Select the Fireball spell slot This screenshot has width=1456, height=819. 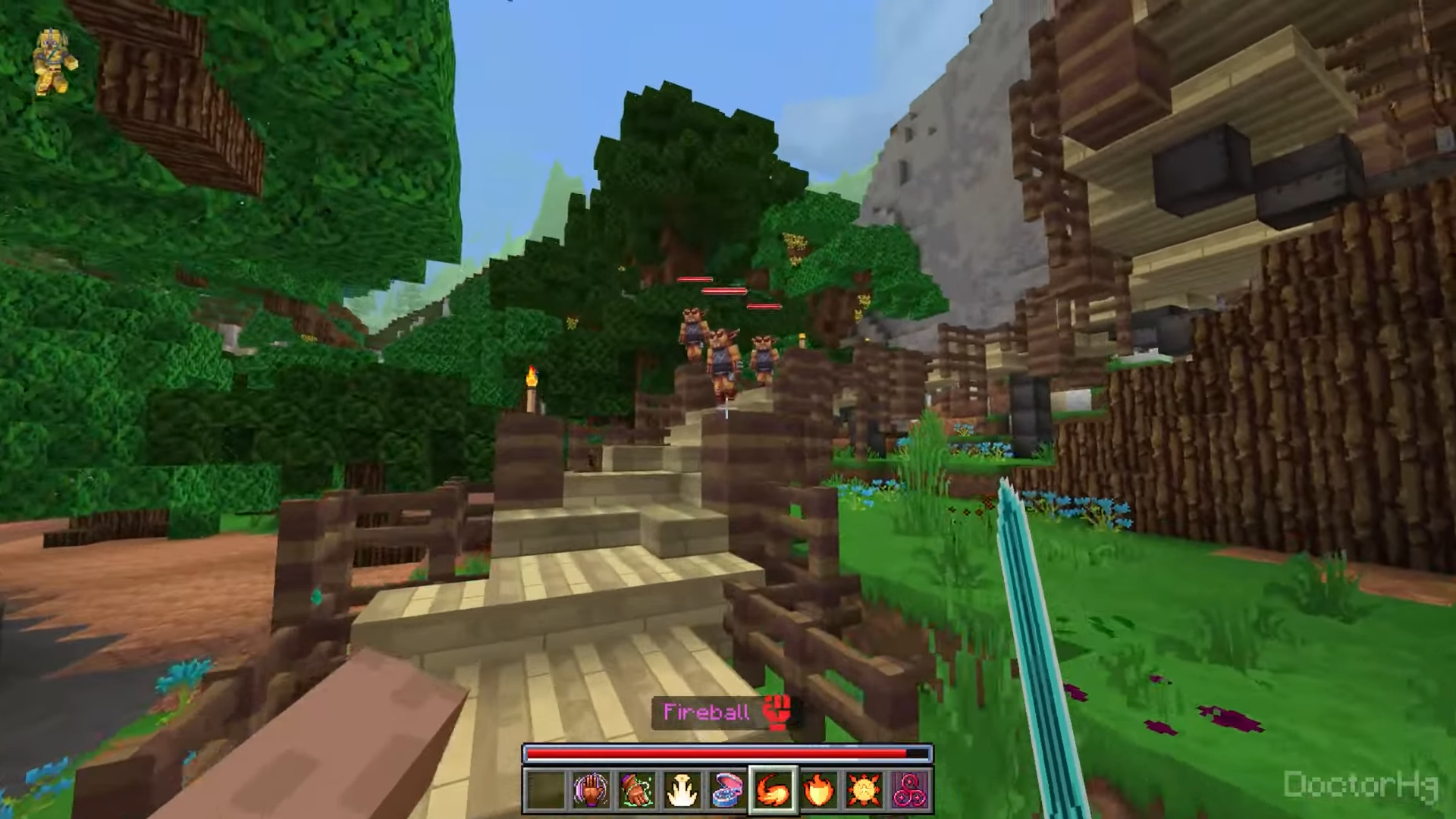pos(773,790)
